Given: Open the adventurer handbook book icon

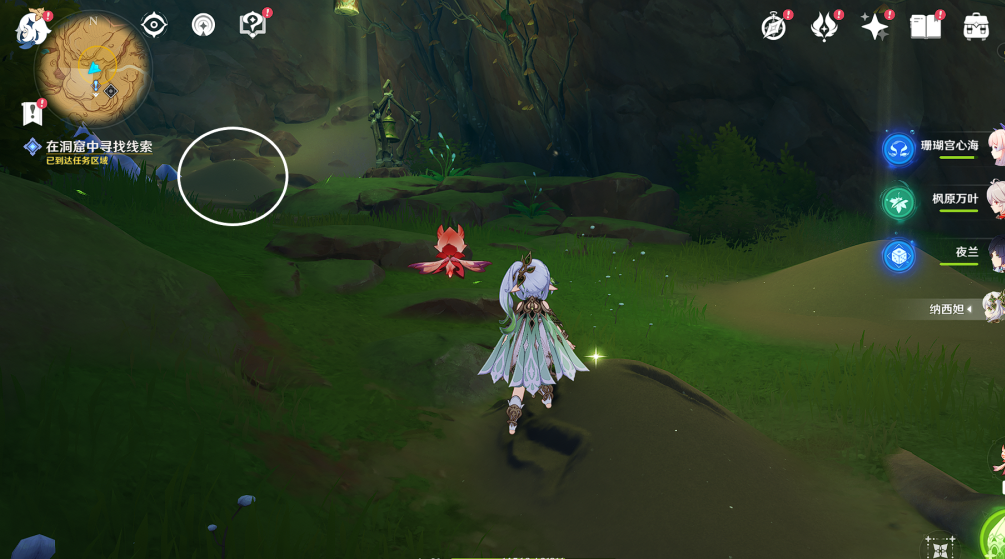Looking at the screenshot, I should pos(925,27).
